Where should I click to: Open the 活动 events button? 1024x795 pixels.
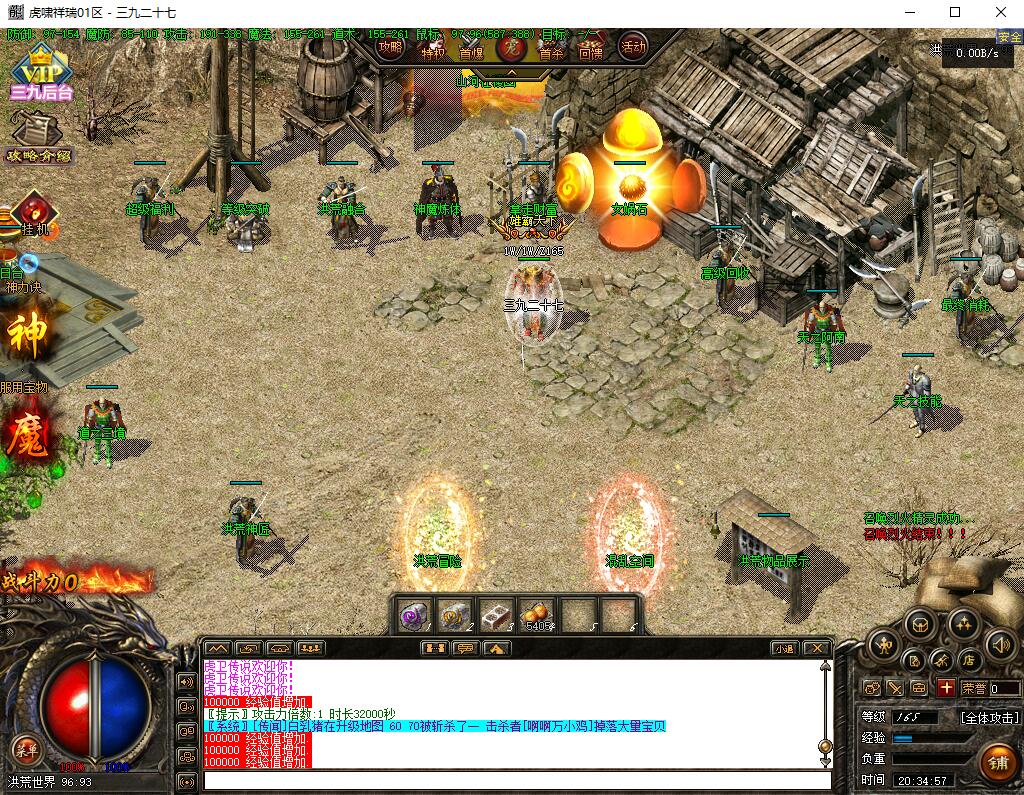(633, 46)
